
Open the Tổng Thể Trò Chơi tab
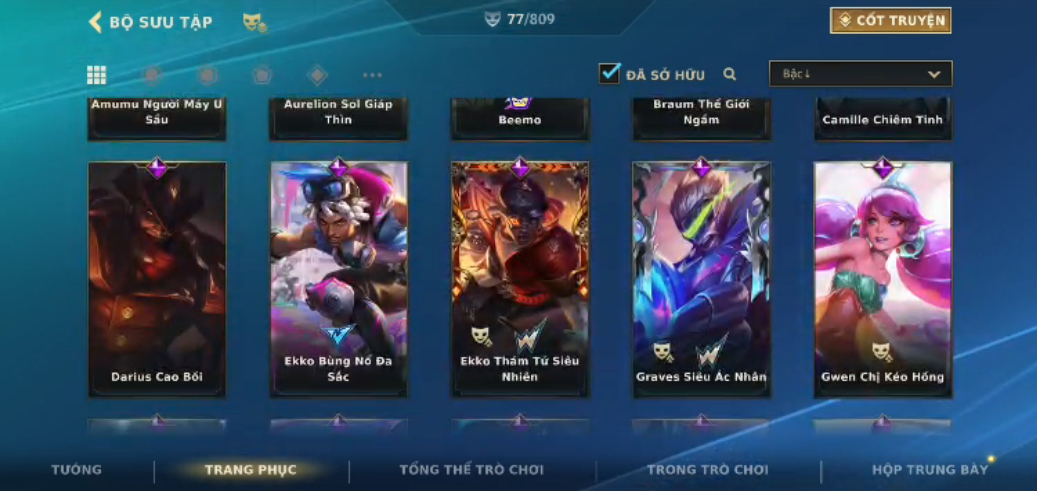(472, 470)
